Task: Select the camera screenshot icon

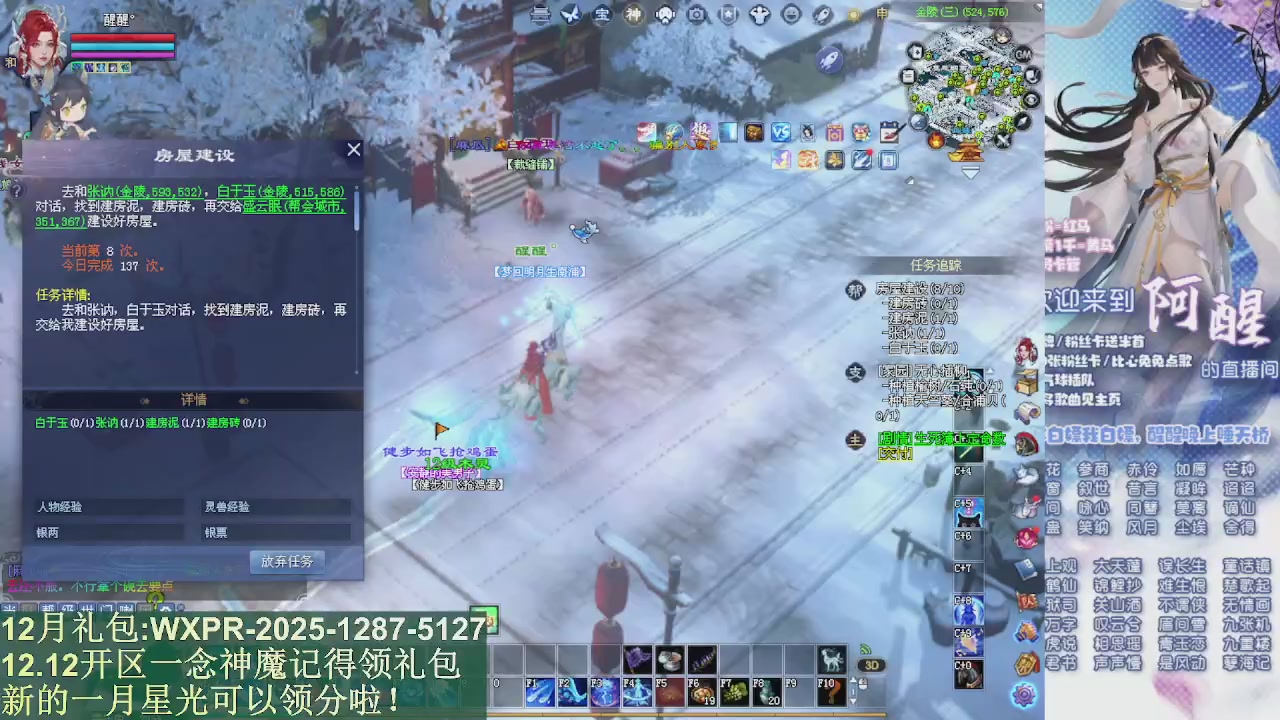Action: [x=695, y=15]
